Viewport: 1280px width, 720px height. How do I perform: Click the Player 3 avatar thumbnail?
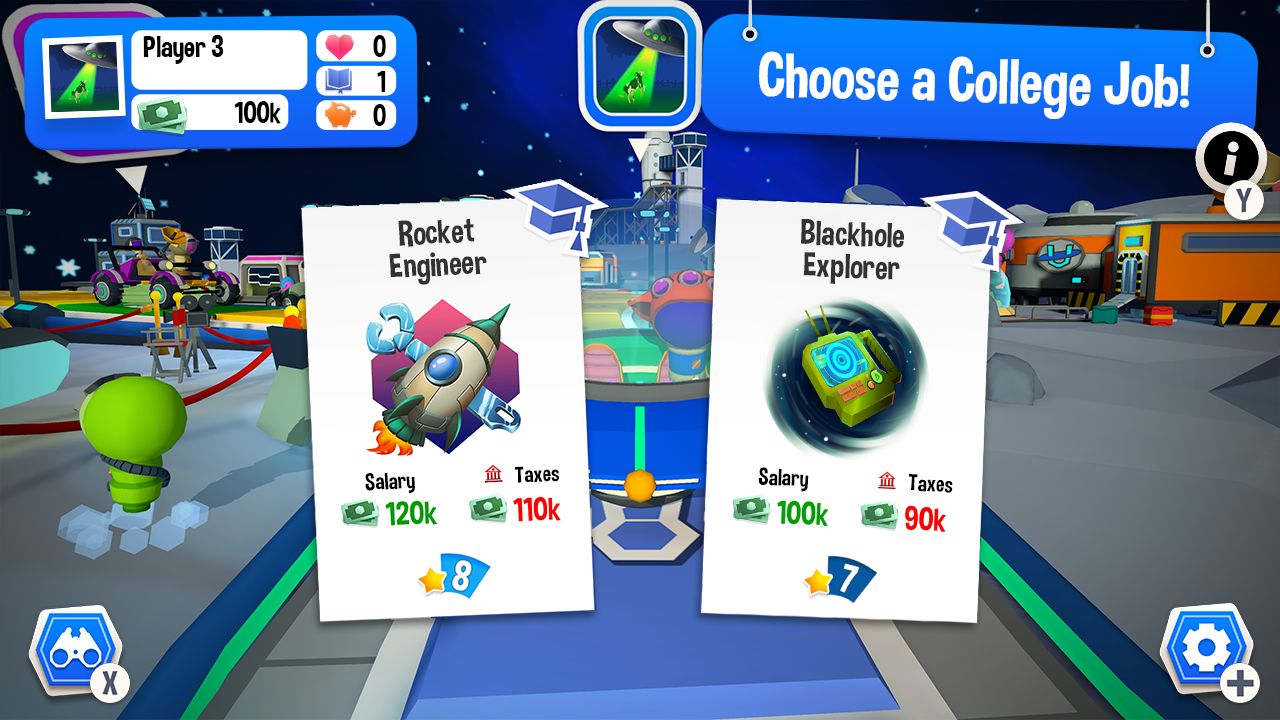coord(83,75)
